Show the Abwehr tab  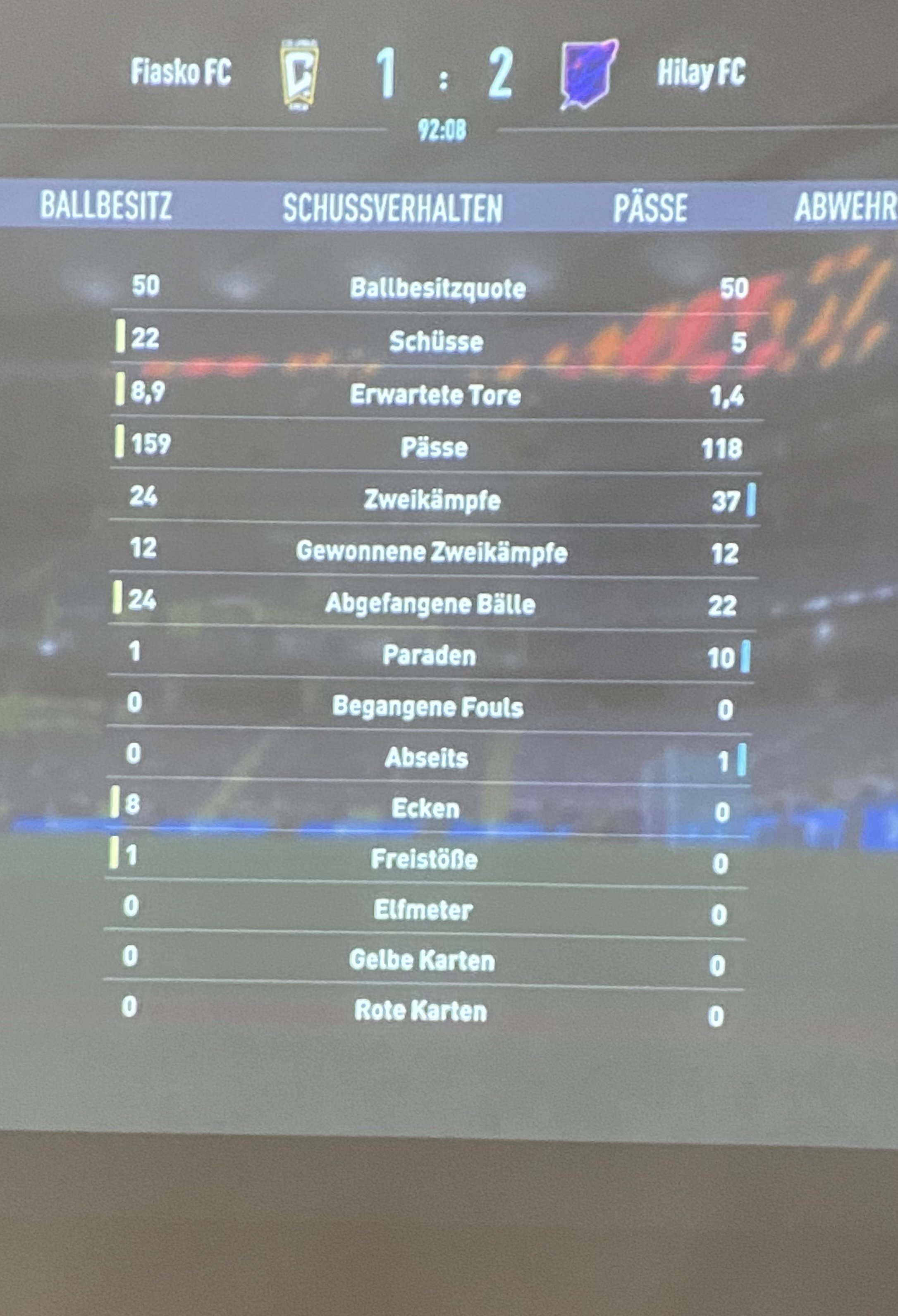tap(844, 207)
